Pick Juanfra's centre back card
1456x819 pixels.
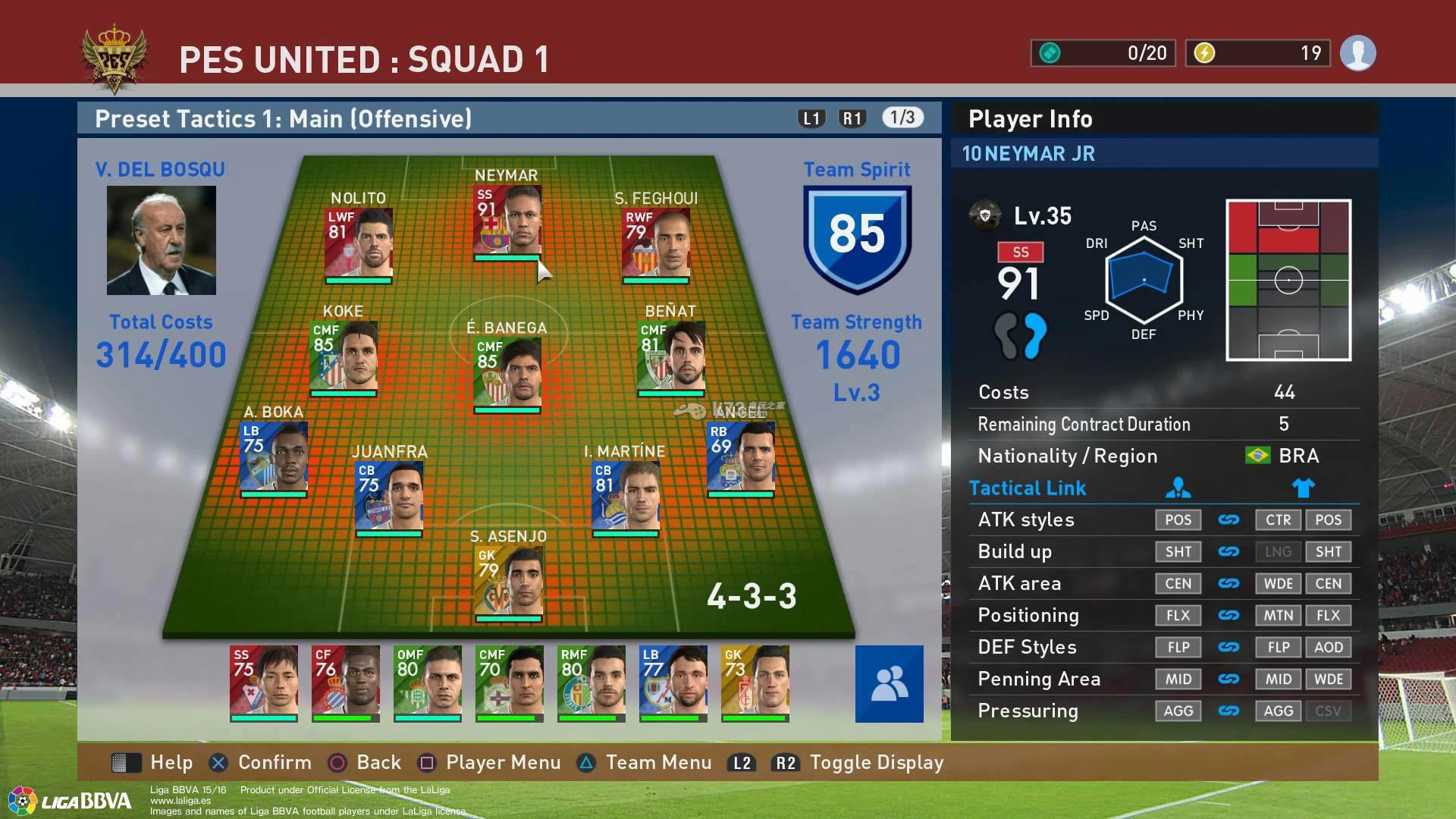(389, 496)
